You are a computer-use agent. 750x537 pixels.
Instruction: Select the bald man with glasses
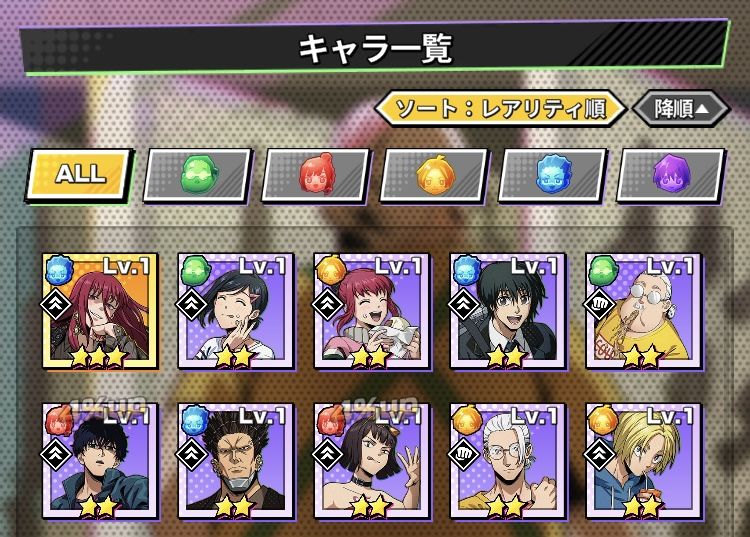[643, 310]
